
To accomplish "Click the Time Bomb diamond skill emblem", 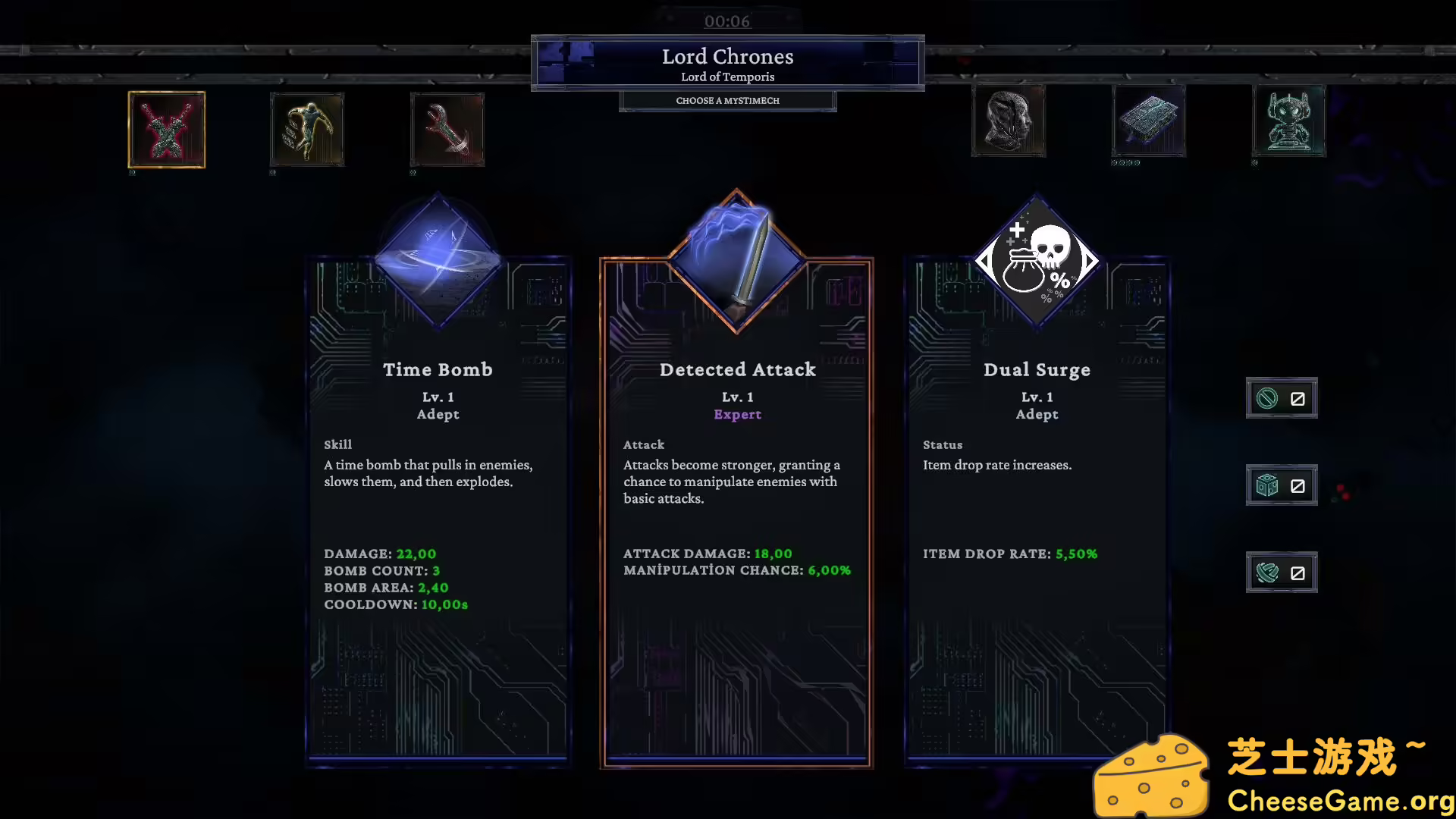I will click(x=438, y=261).
